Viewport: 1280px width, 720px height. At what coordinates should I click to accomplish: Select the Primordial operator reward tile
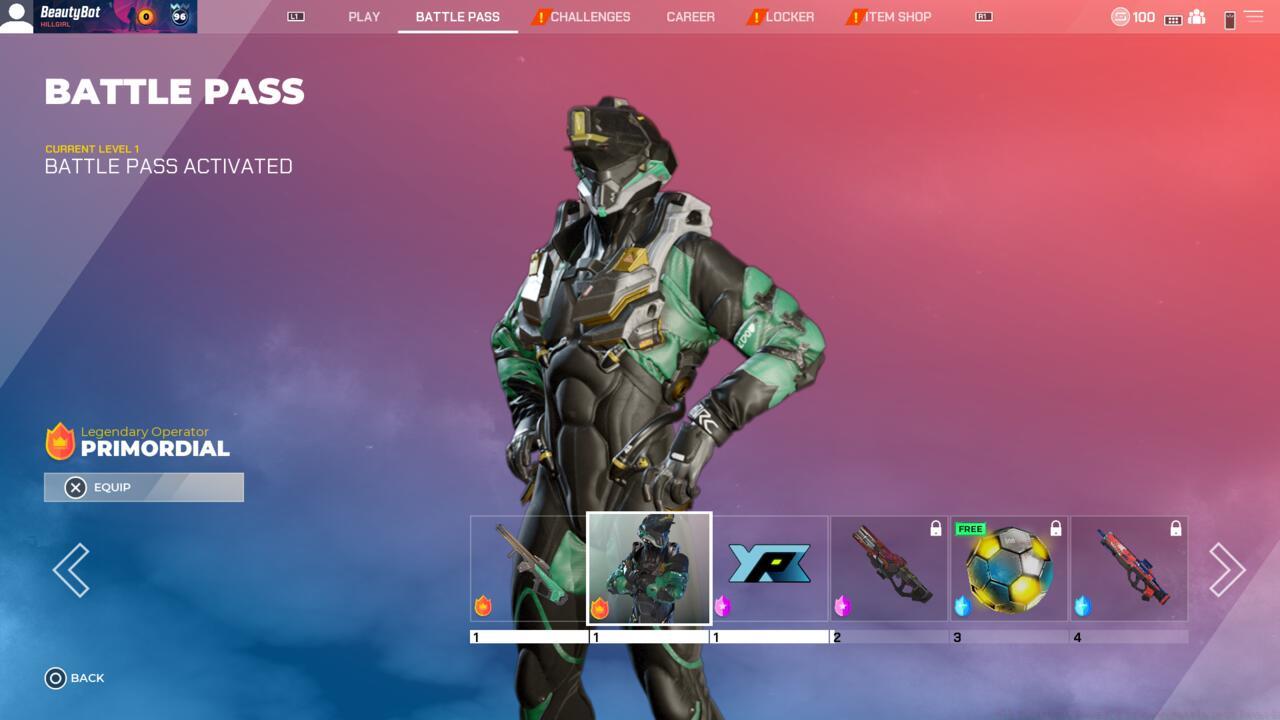(x=649, y=569)
